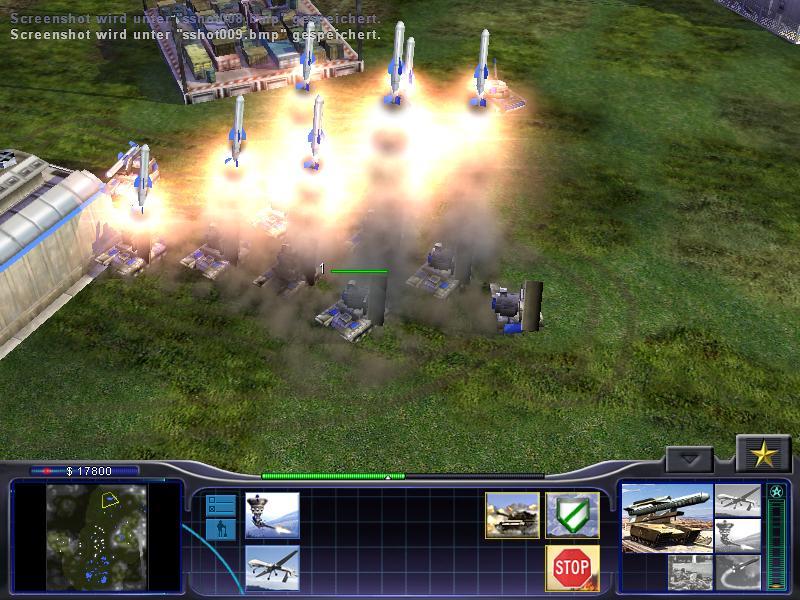Click the radar minimap

click(98, 536)
